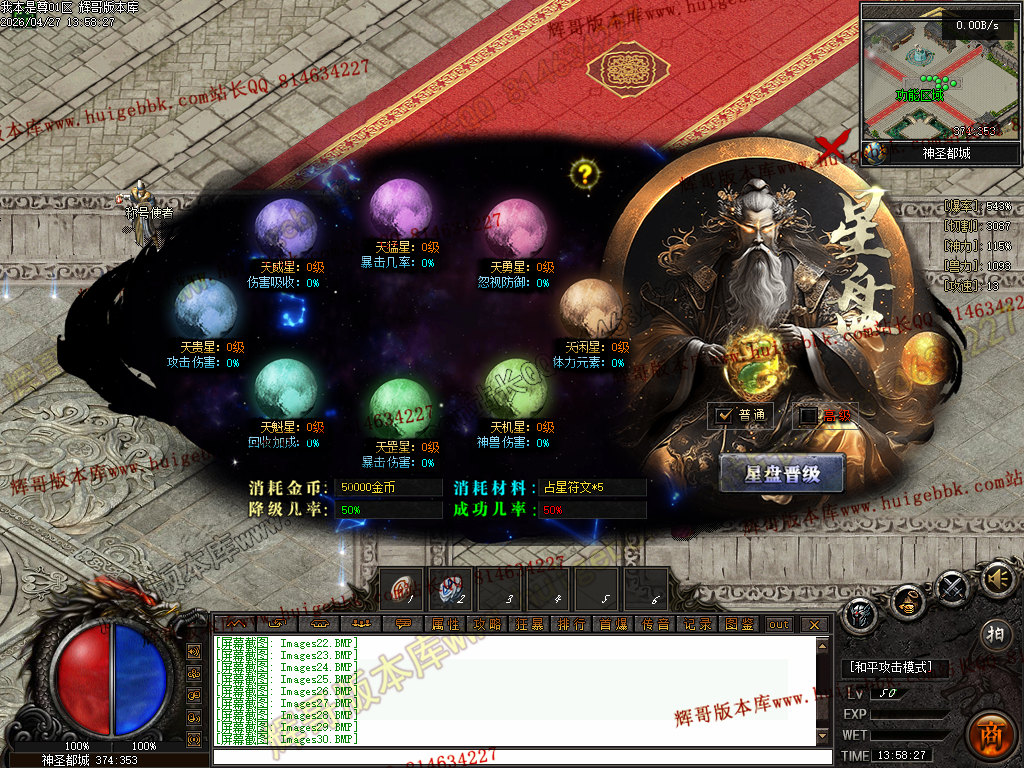
Task: Toggle sound with the speaker icon
Action: (x=996, y=579)
